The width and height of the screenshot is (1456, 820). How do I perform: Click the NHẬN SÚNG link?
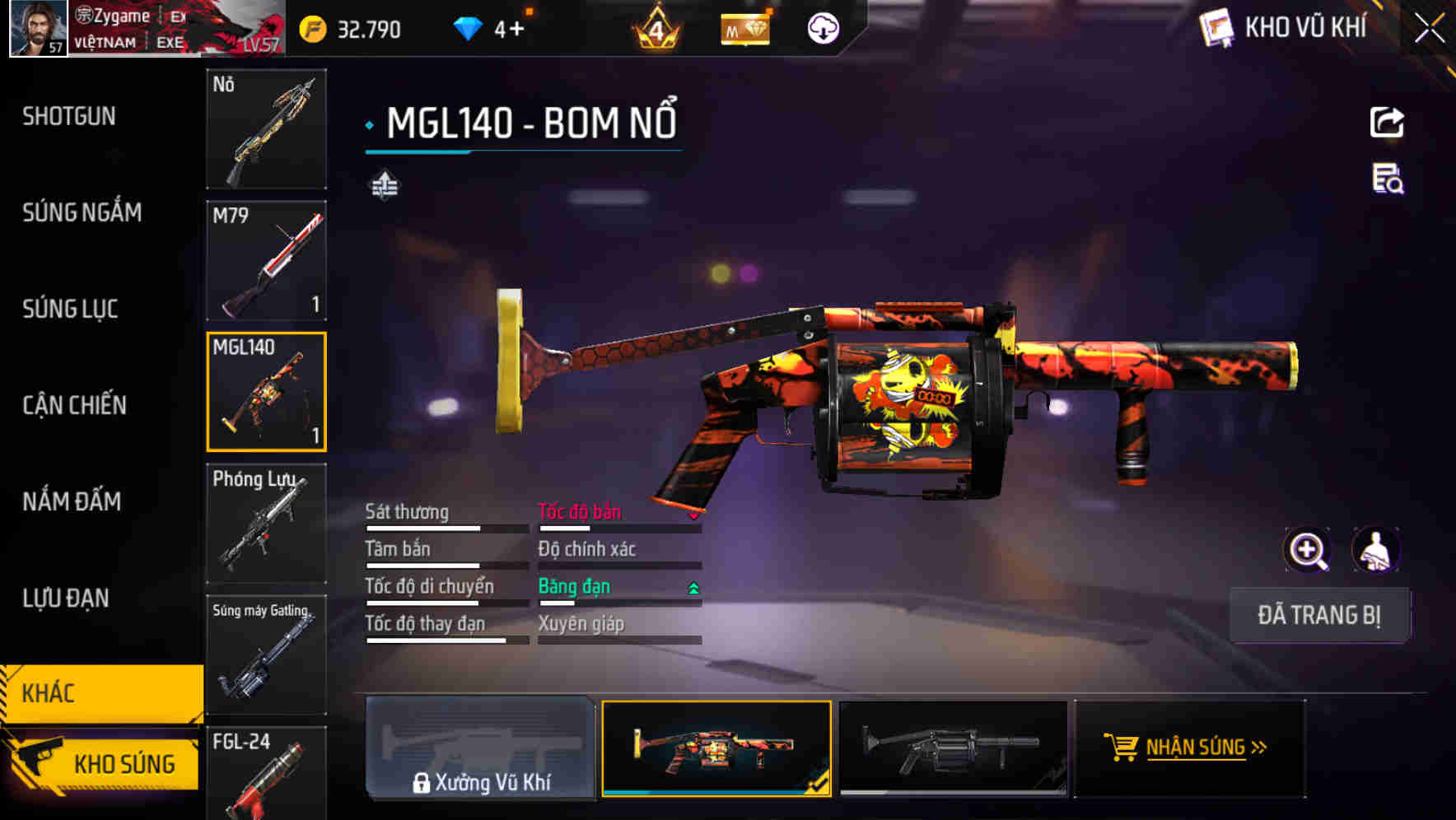tap(1198, 748)
